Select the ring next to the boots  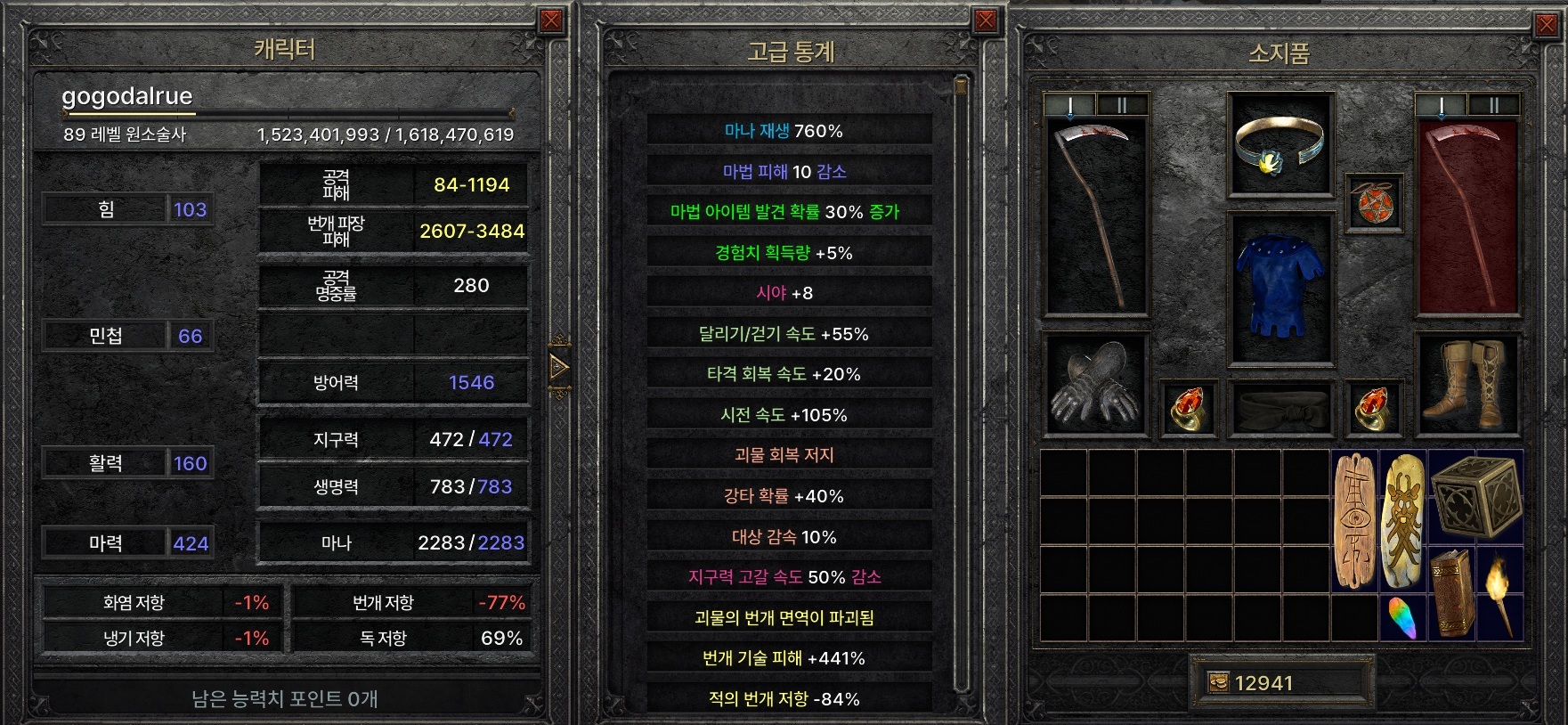click(x=1374, y=407)
